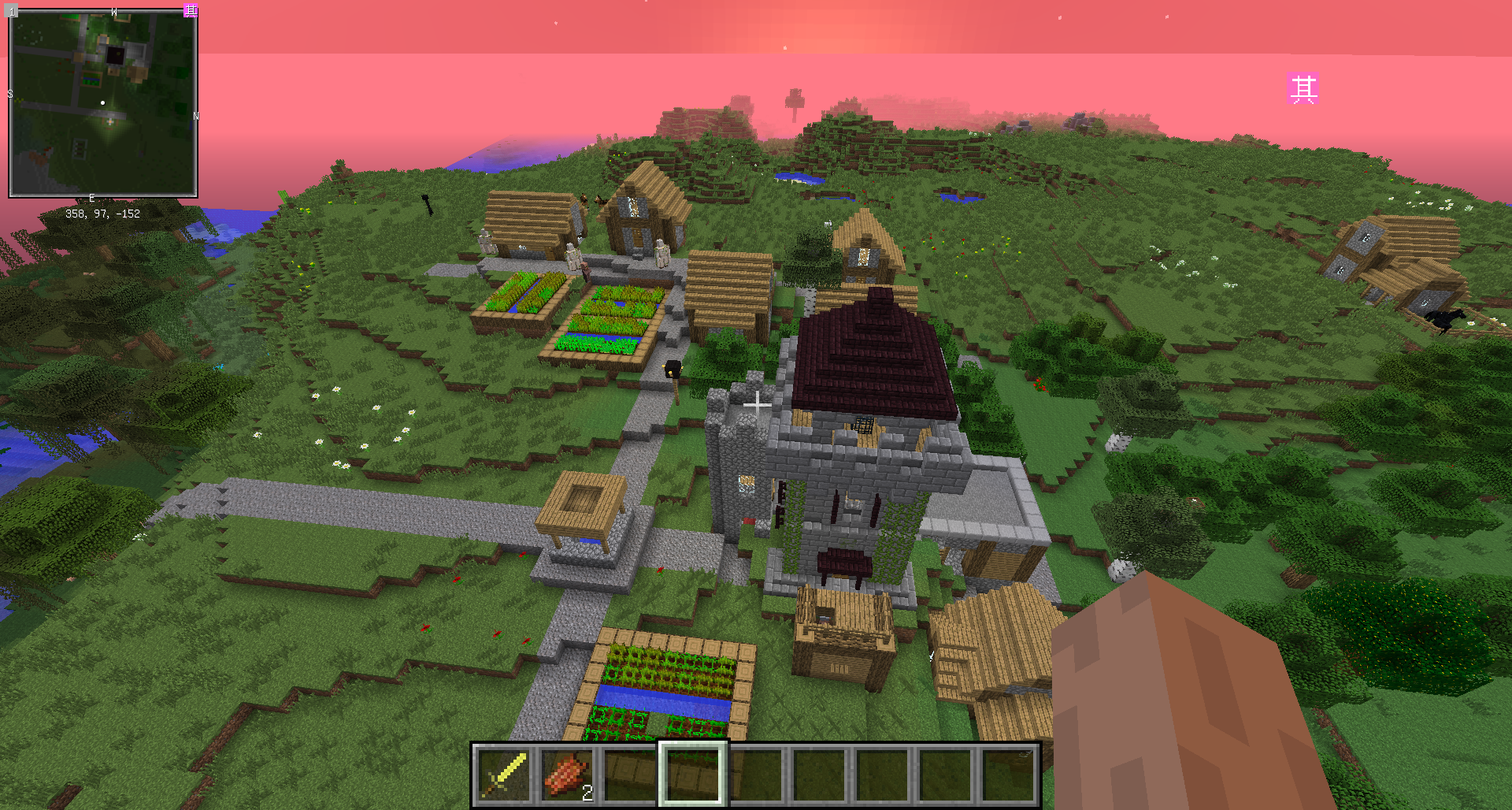This screenshot has height=810, width=1512.
Task: Select the pink waypoint beacon in the sky
Action: coord(1303,89)
